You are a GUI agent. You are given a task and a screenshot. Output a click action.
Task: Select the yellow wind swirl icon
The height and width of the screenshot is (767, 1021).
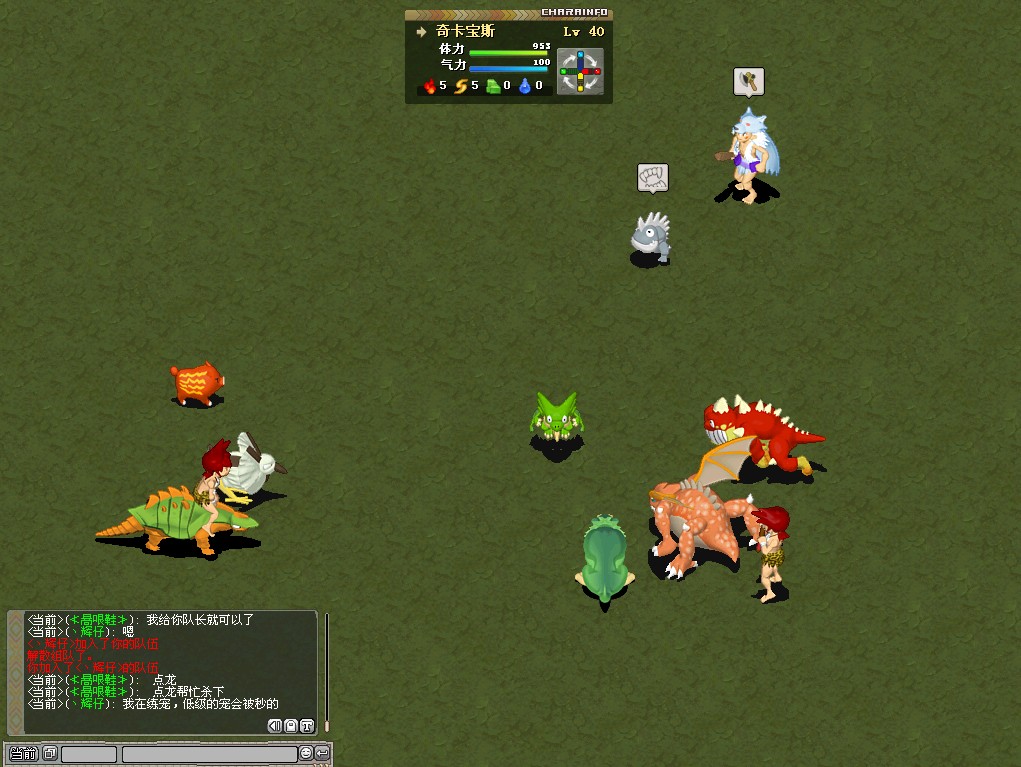[x=462, y=86]
